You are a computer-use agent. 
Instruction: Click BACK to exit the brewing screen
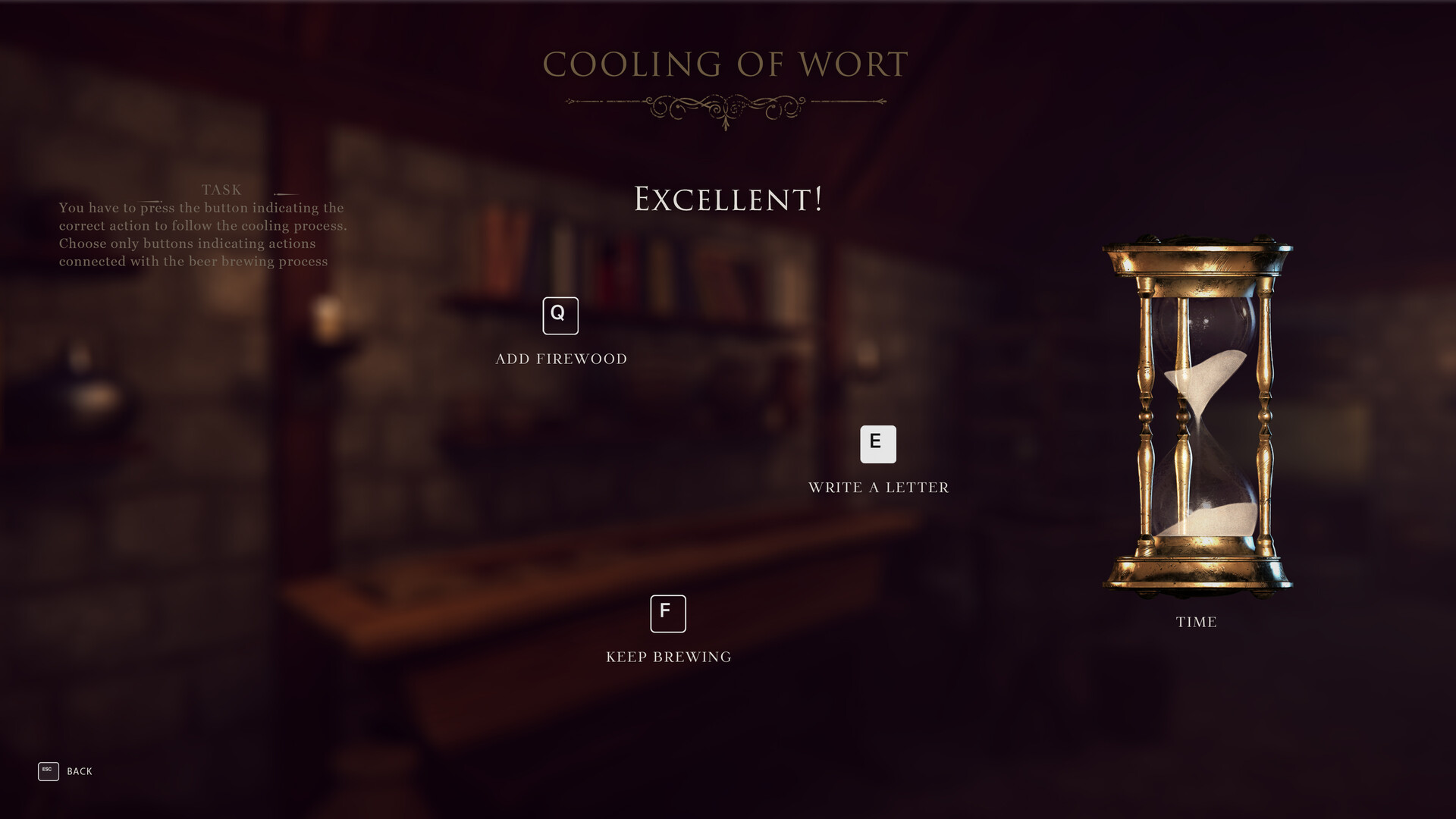pyautogui.click(x=79, y=771)
